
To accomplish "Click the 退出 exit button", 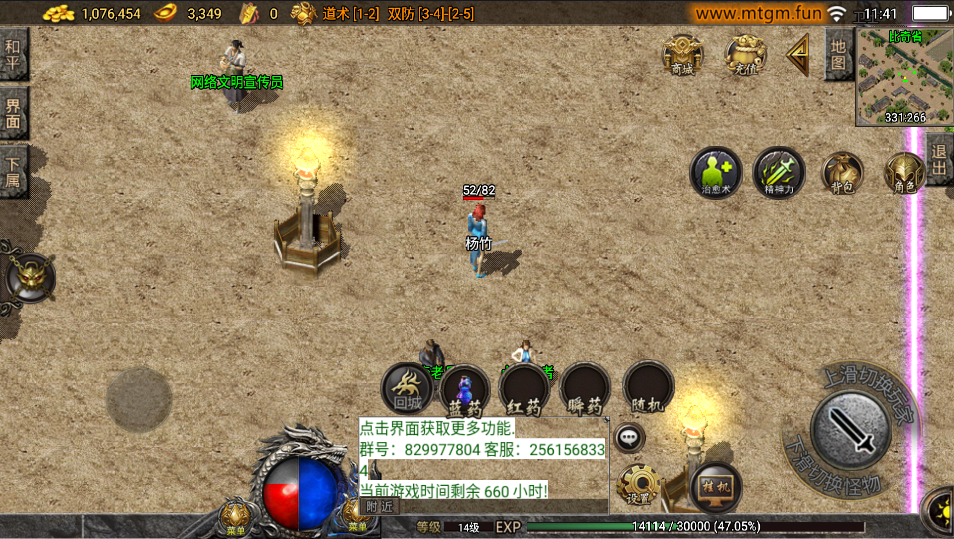I will point(939,160).
